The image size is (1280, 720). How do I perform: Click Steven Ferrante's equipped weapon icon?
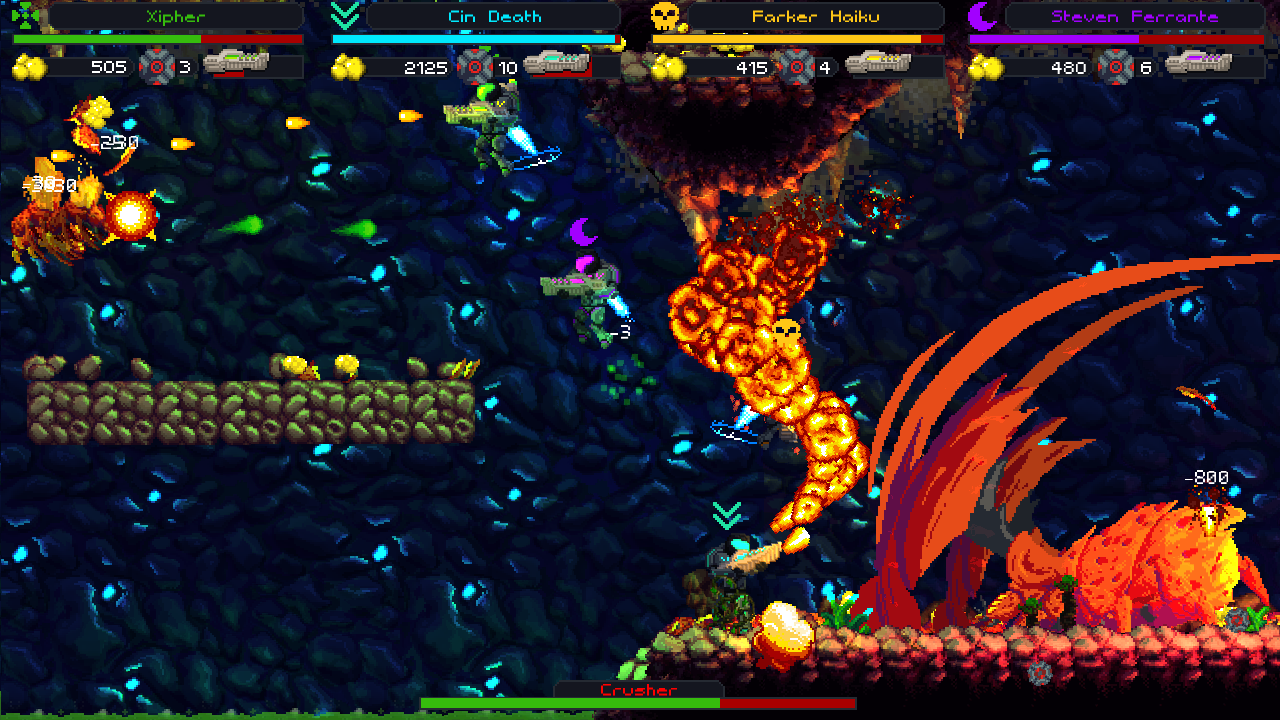pos(1198,65)
